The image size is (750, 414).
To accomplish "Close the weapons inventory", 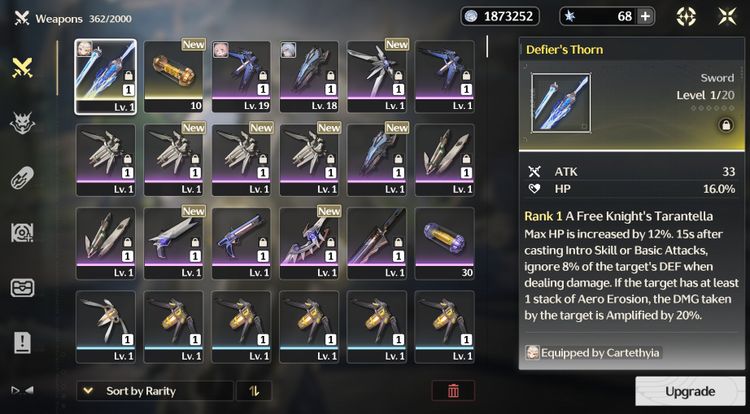I will coord(727,16).
